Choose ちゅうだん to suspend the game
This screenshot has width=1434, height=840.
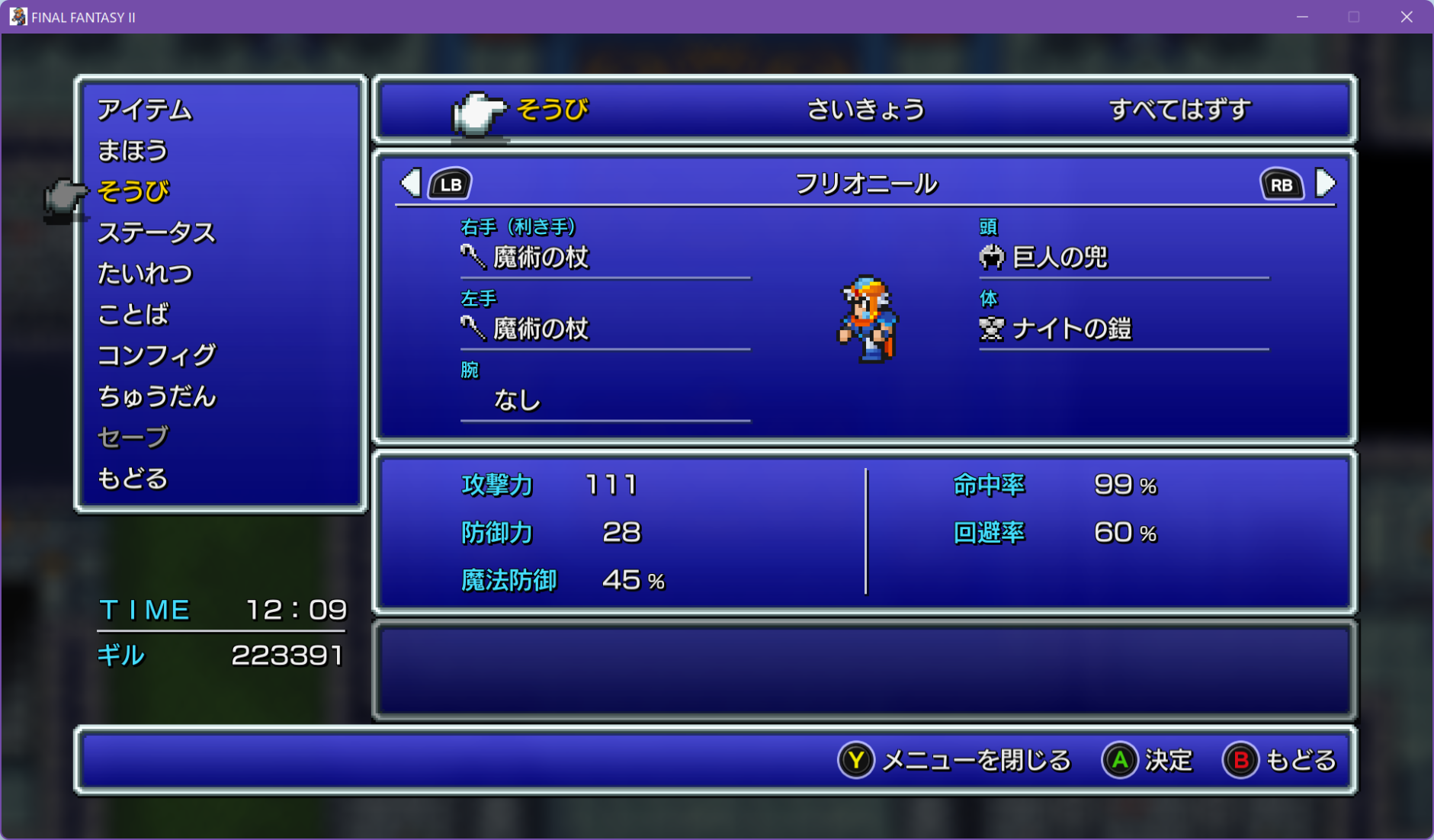pos(156,396)
